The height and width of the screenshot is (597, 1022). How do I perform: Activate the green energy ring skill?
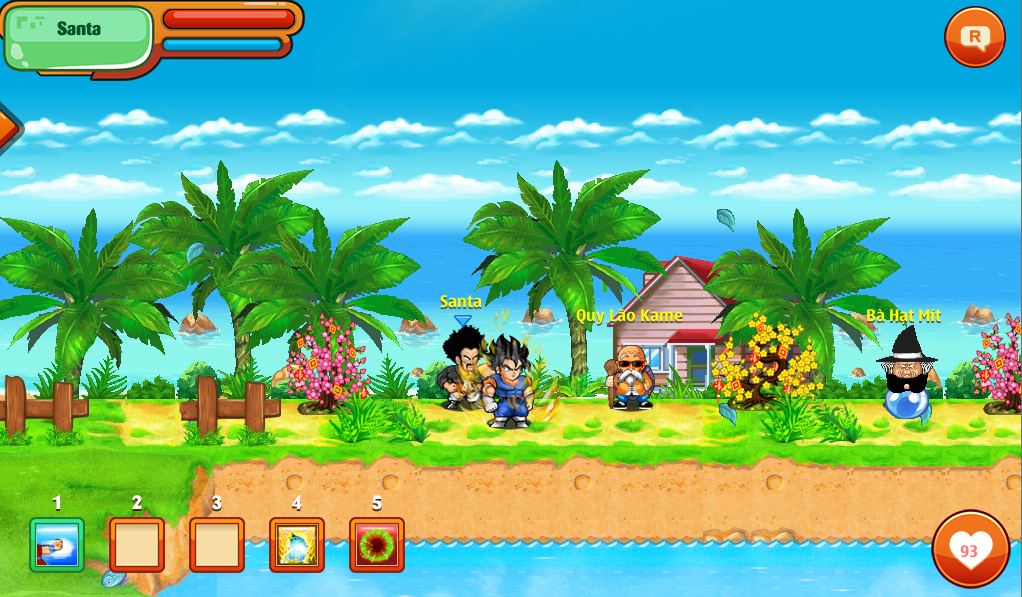click(x=377, y=545)
